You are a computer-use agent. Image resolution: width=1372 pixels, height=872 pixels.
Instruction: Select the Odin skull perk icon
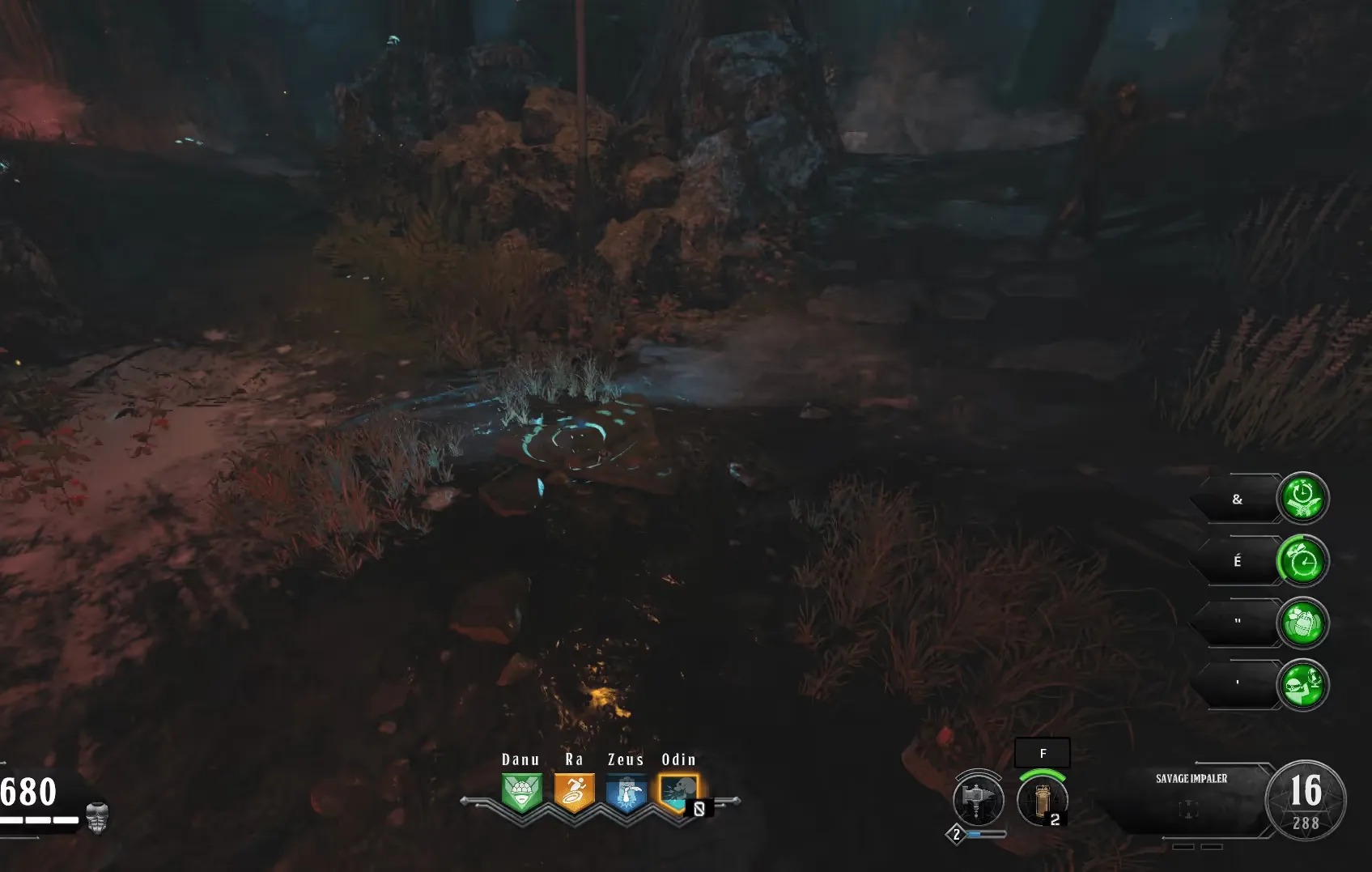[x=678, y=793]
